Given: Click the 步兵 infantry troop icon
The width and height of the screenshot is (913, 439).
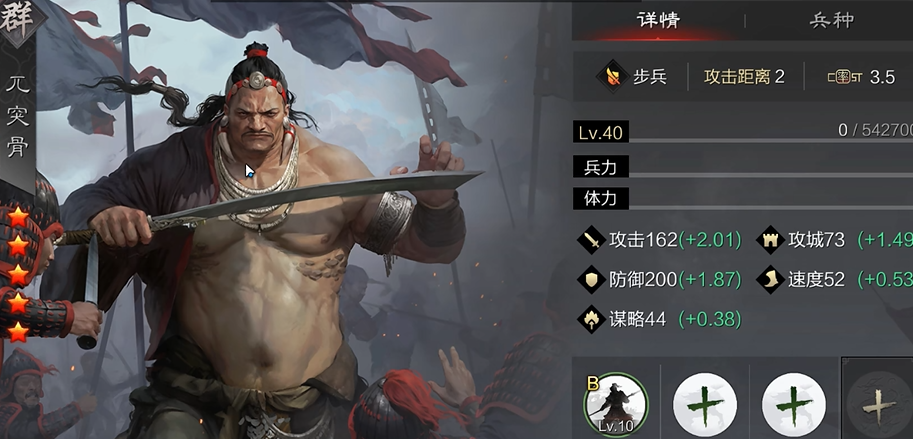Looking at the screenshot, I should pos(610,76).
